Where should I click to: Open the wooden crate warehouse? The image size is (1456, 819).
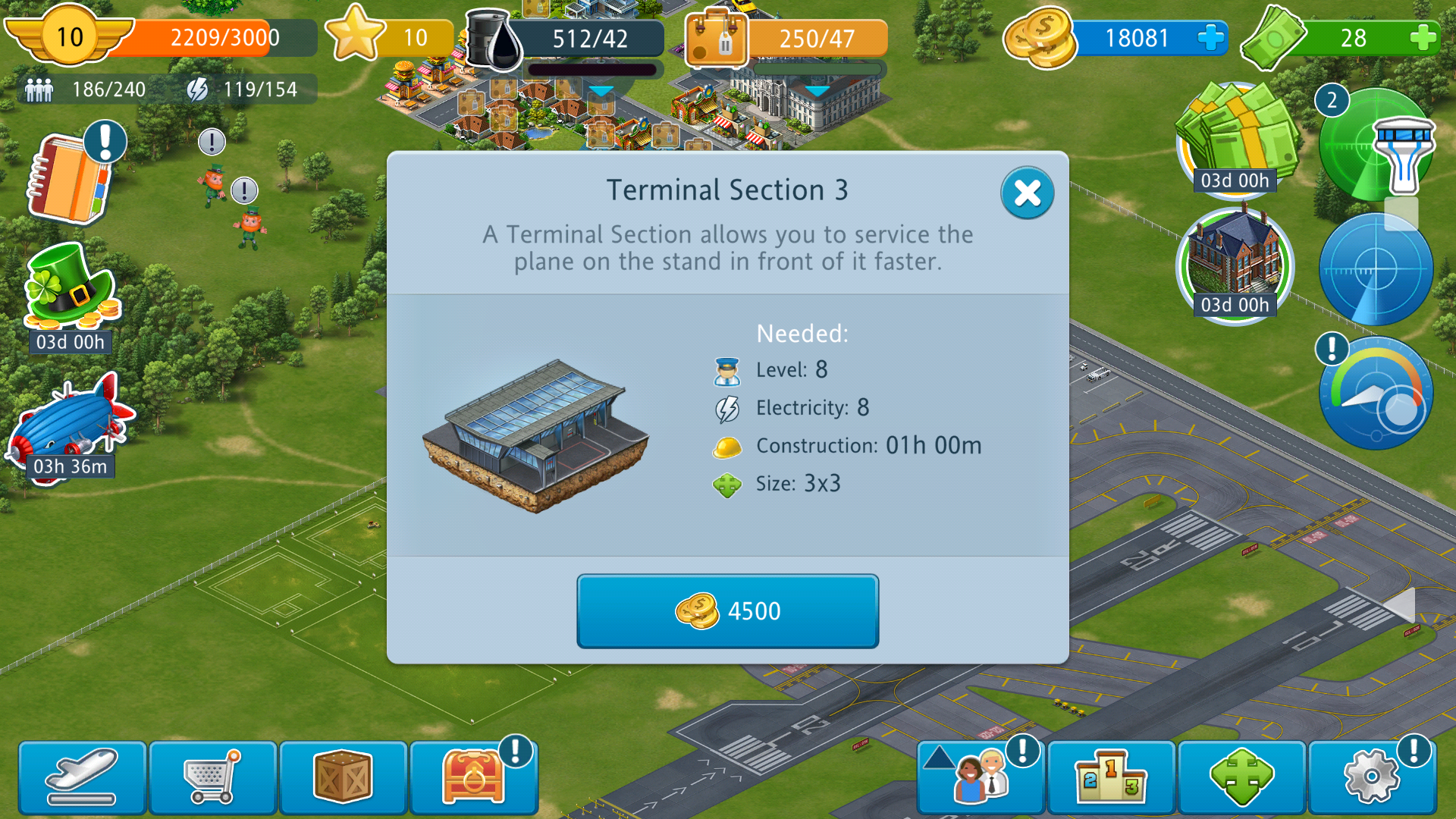343,777
